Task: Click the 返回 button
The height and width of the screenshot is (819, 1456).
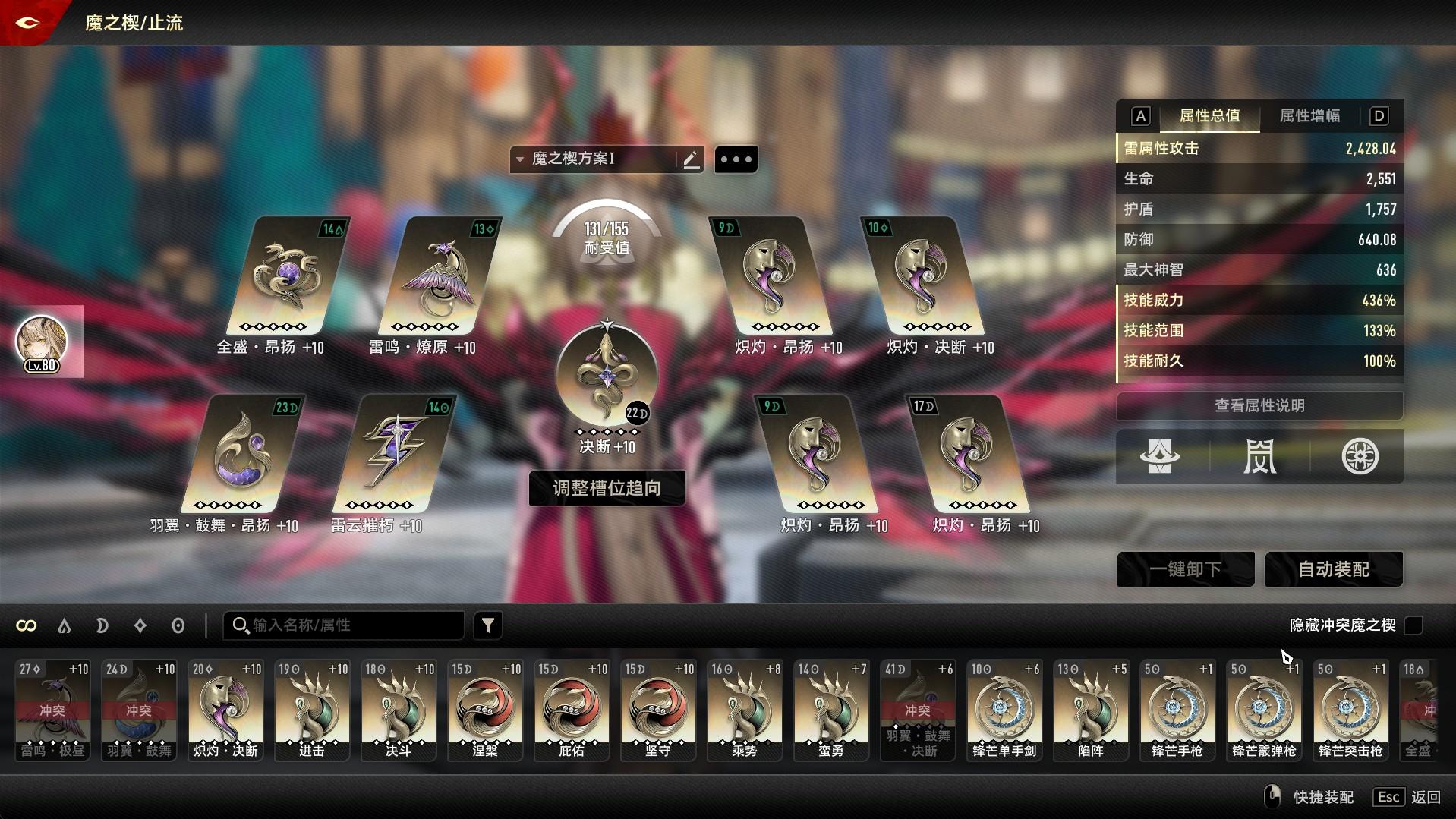Action: tap(1425, 797)
